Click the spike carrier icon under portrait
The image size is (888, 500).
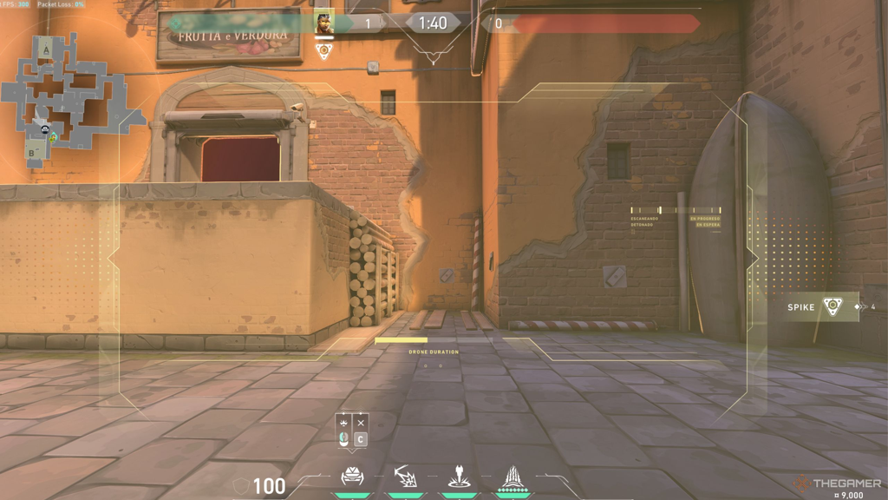click(324, 50)
